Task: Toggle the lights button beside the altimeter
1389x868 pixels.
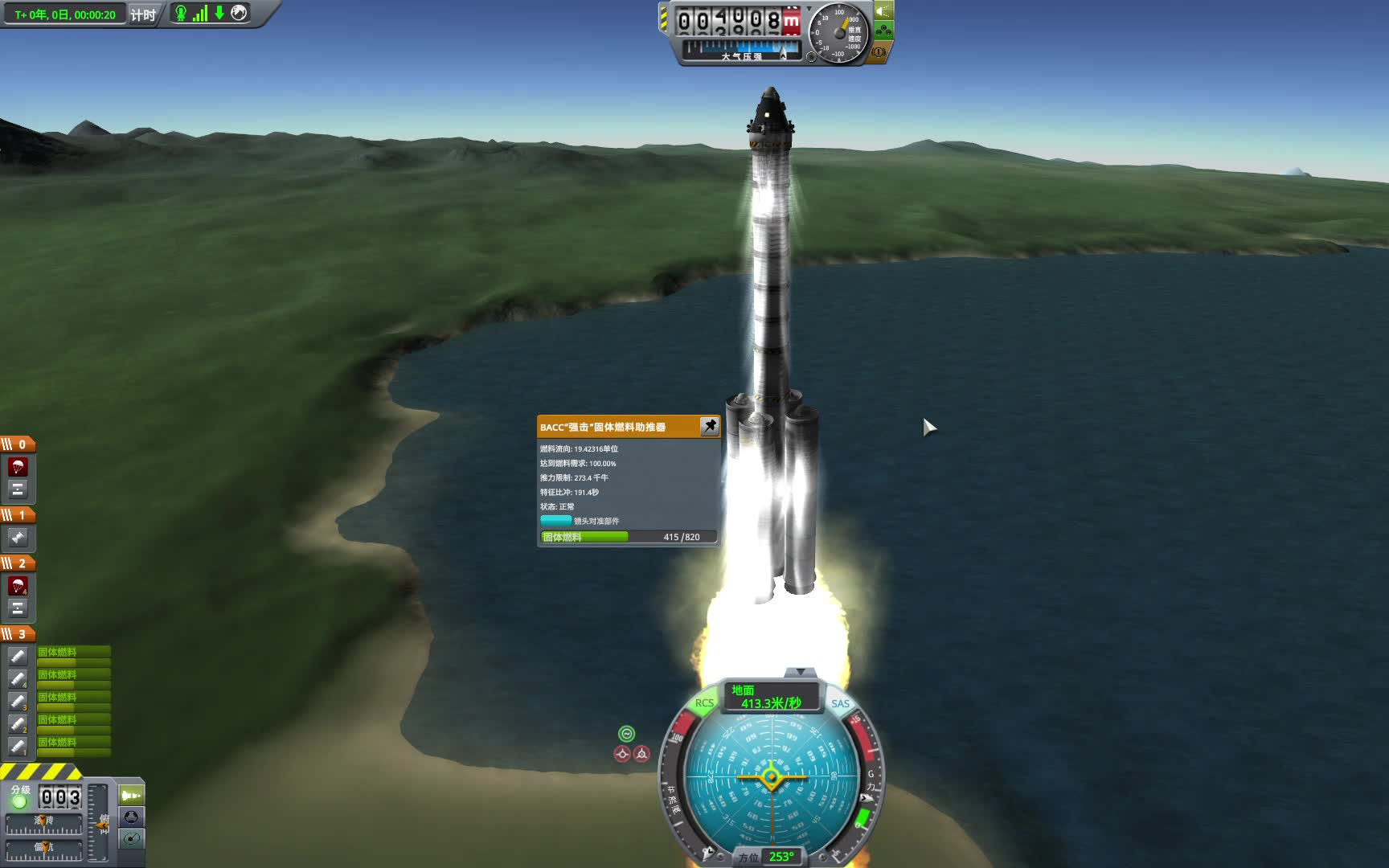Action: point(883,11)
